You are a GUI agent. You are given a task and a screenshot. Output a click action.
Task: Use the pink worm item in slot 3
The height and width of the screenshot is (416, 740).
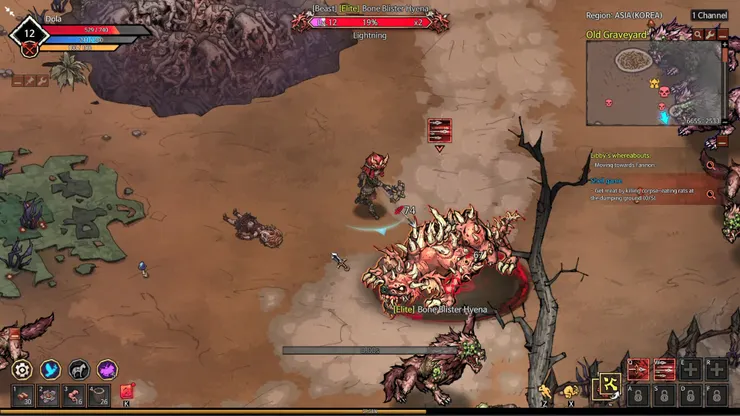coord(74,395)
